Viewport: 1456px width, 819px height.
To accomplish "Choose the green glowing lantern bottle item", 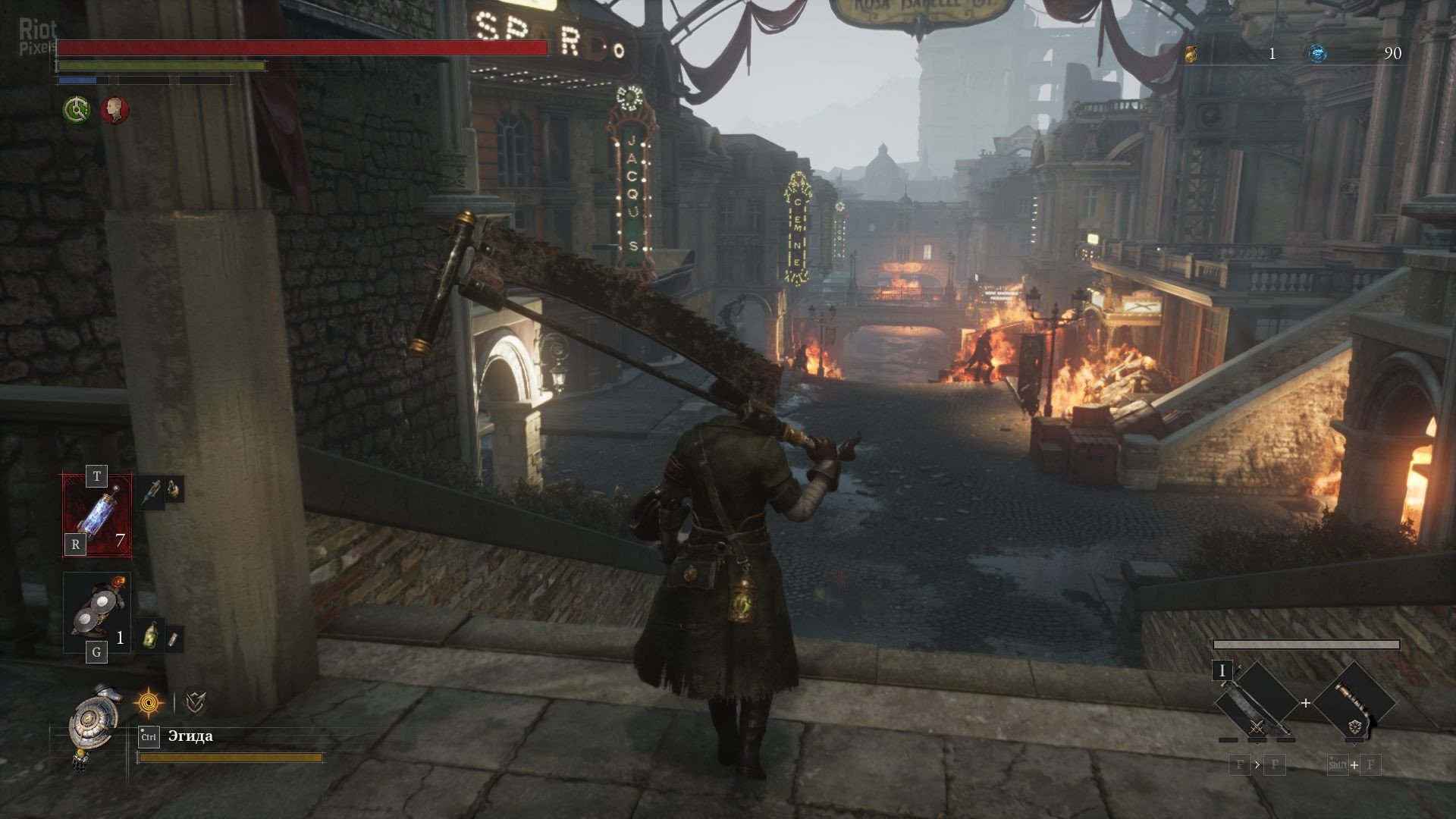I will [152, 635].
